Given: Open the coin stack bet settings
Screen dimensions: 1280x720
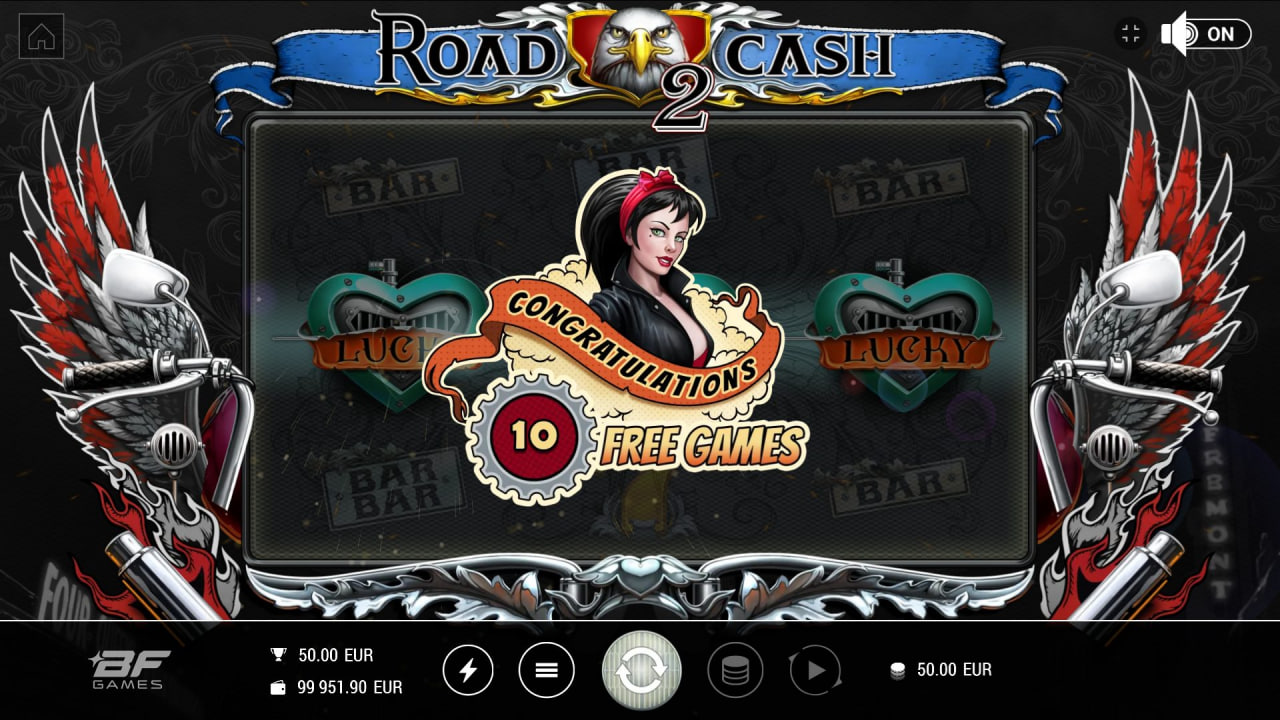Looking at the screenshot, I should click(x=736, y=670).
